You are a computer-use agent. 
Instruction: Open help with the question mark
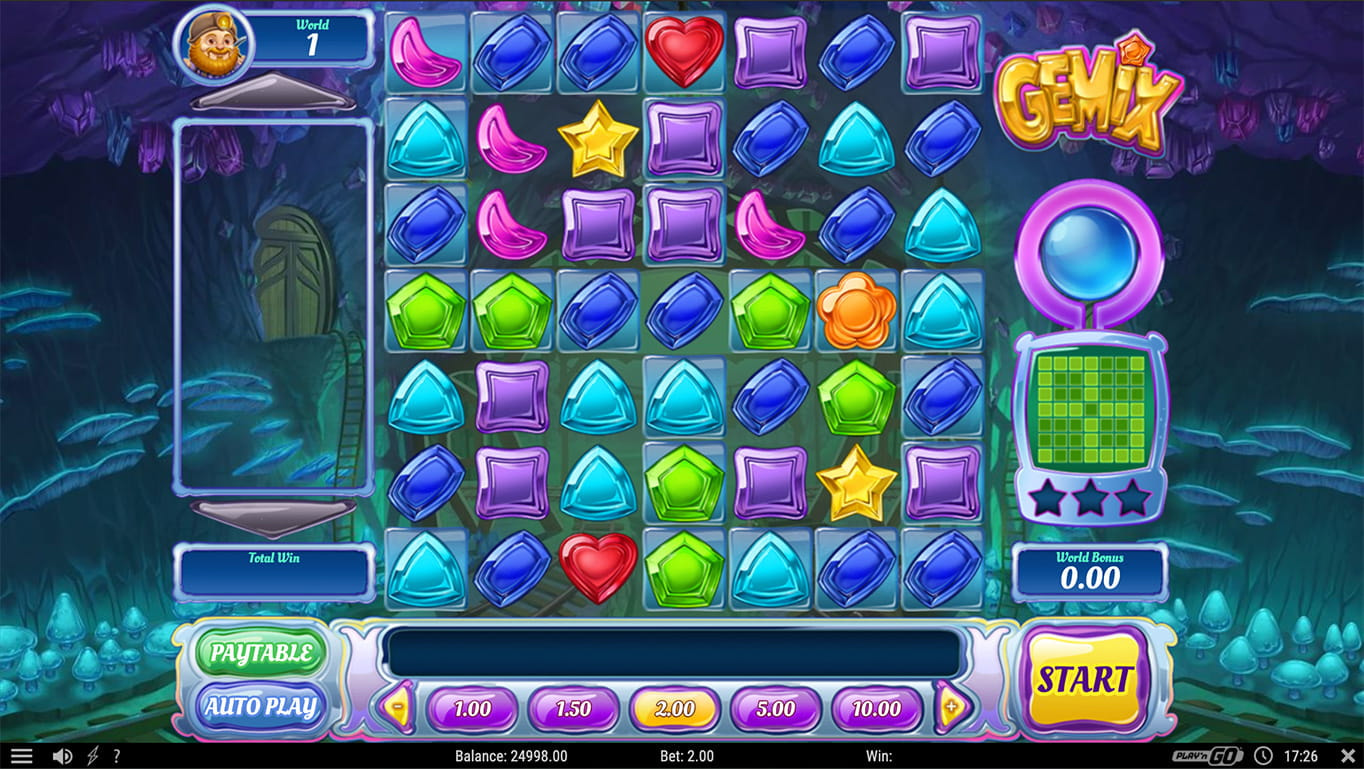tap(117, 756)
